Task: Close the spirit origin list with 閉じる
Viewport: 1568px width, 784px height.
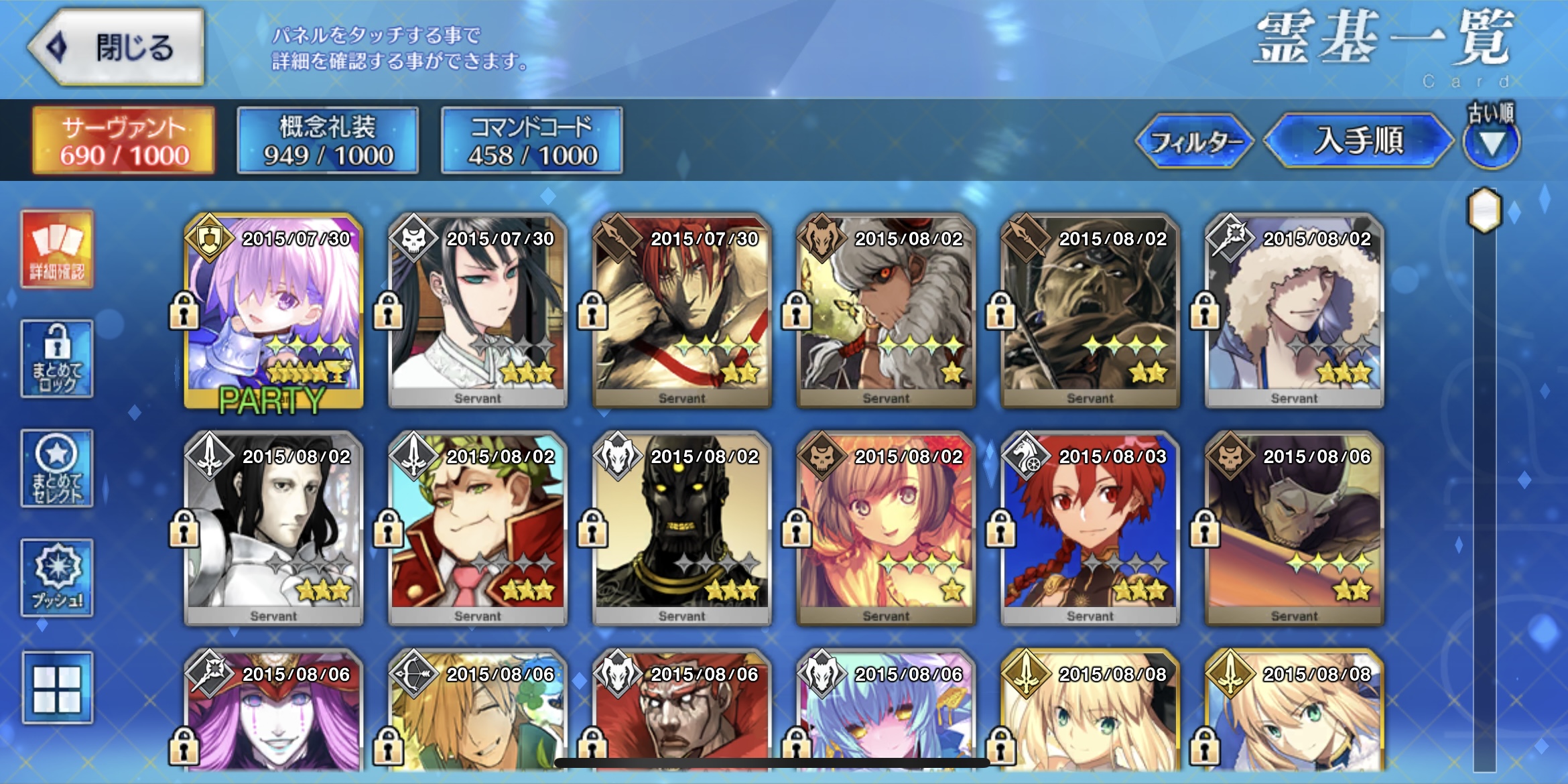Action: pos(117,47)
